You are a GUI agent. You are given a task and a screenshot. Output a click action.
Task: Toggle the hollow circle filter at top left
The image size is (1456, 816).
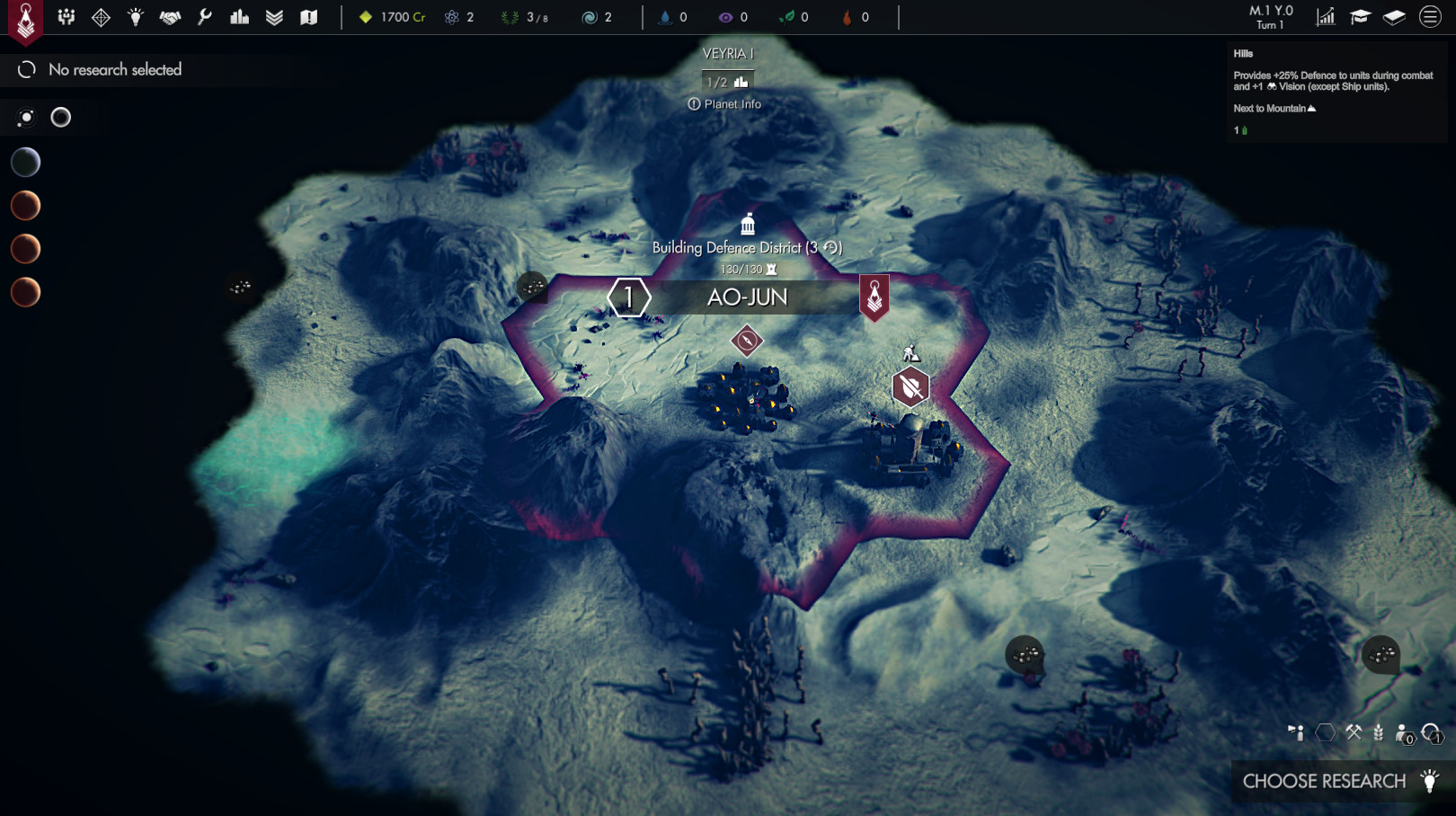tap(60, 117)
